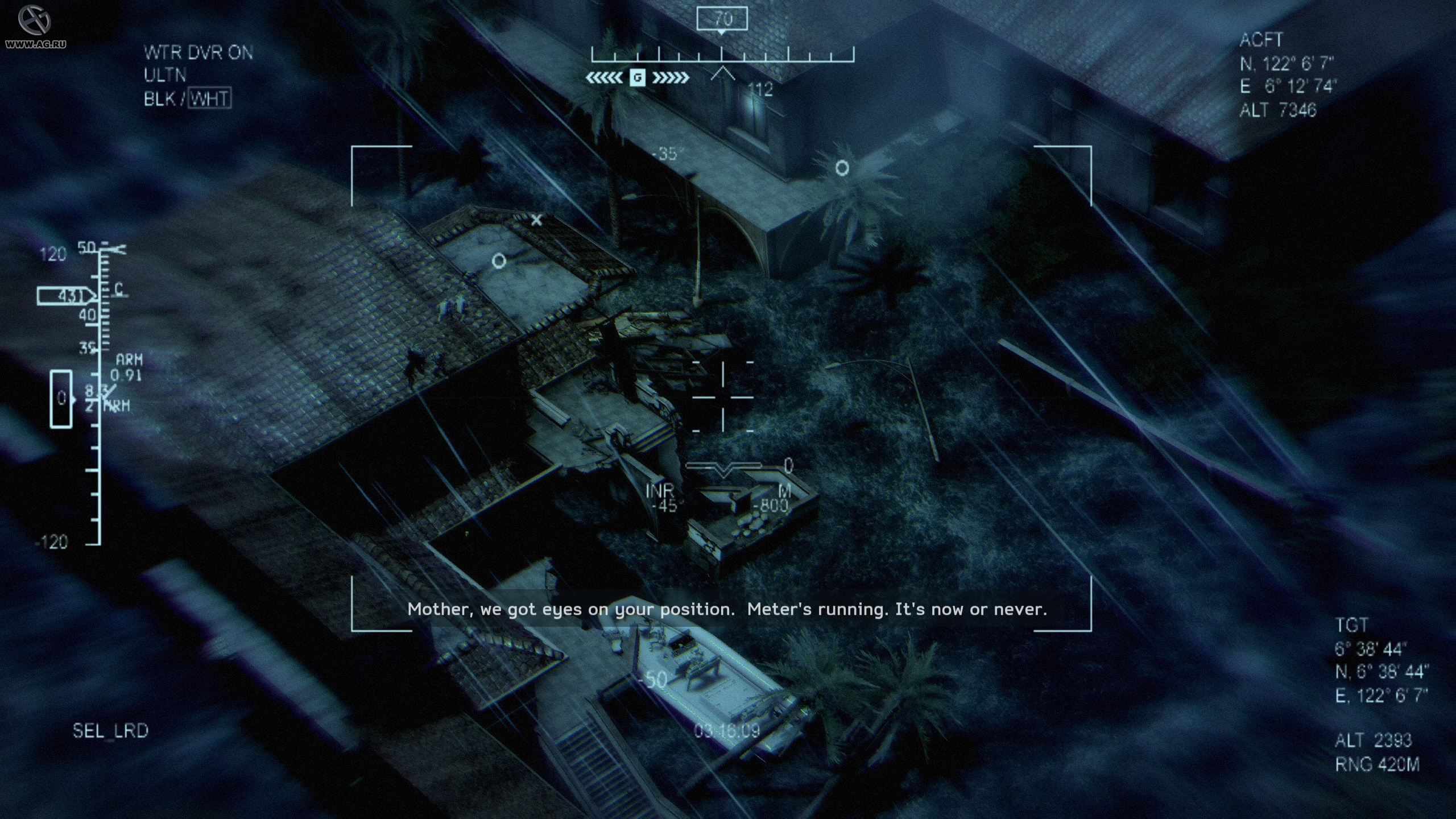1456x819 pixels.
Task: Click the X marker on the rooftop
Action: pos(535,221)
